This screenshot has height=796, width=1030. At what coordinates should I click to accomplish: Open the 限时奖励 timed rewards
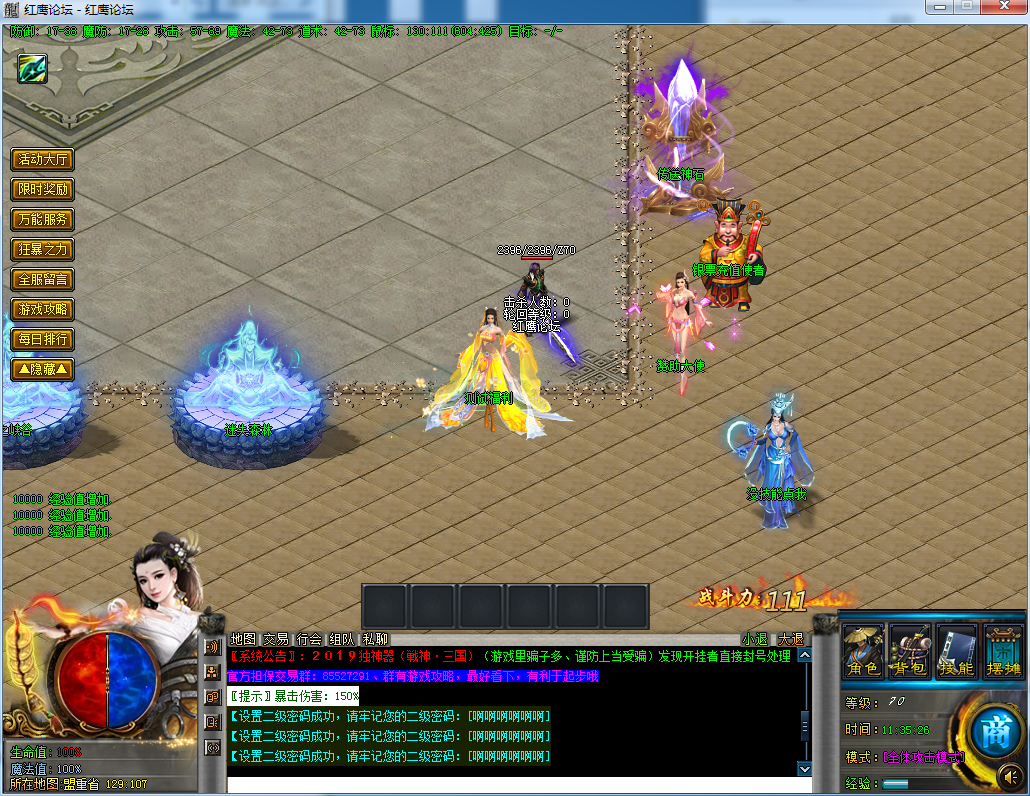point(42,190)
